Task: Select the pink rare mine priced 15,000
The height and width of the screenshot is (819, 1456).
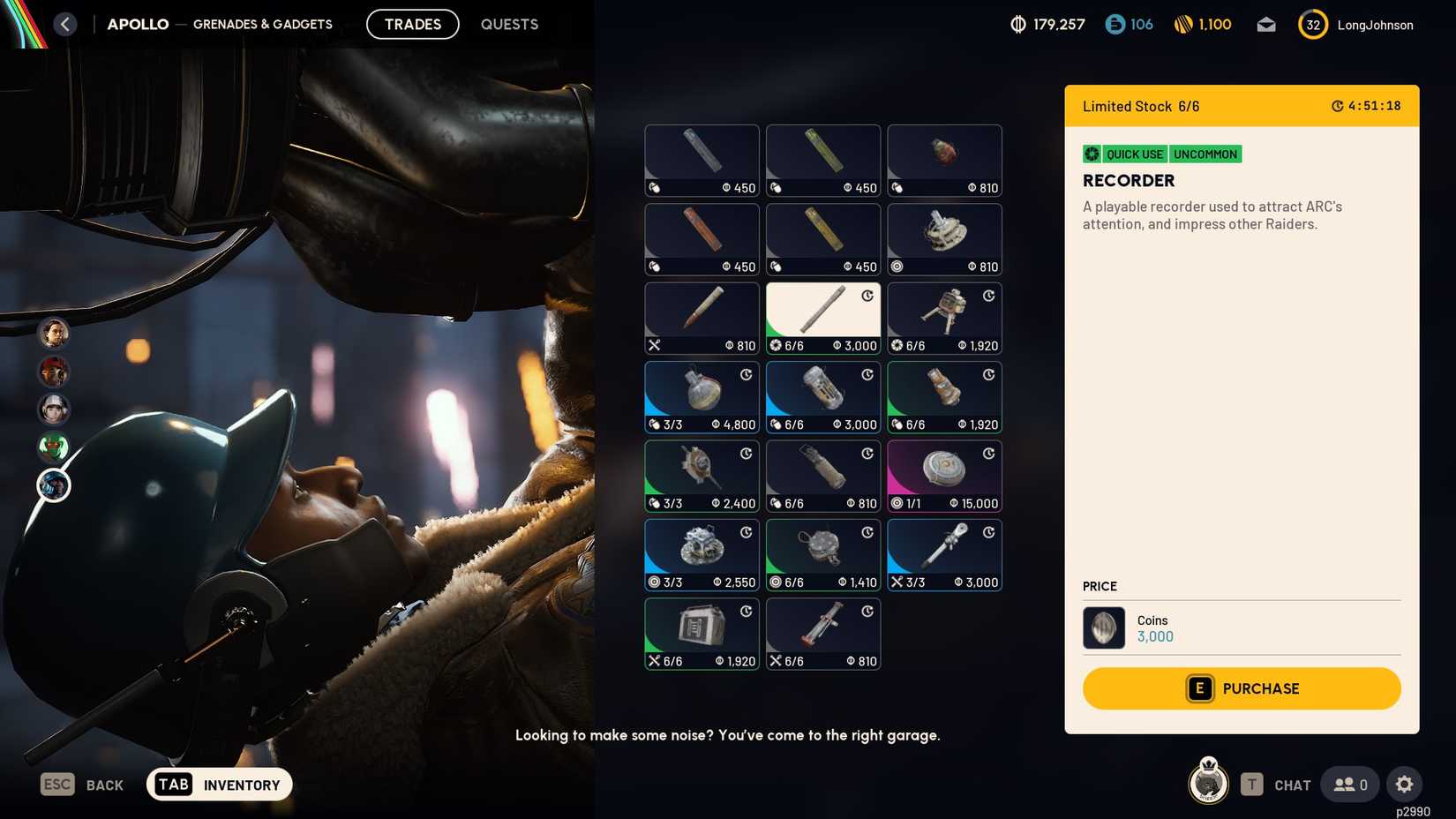Action: pos(943,476)
